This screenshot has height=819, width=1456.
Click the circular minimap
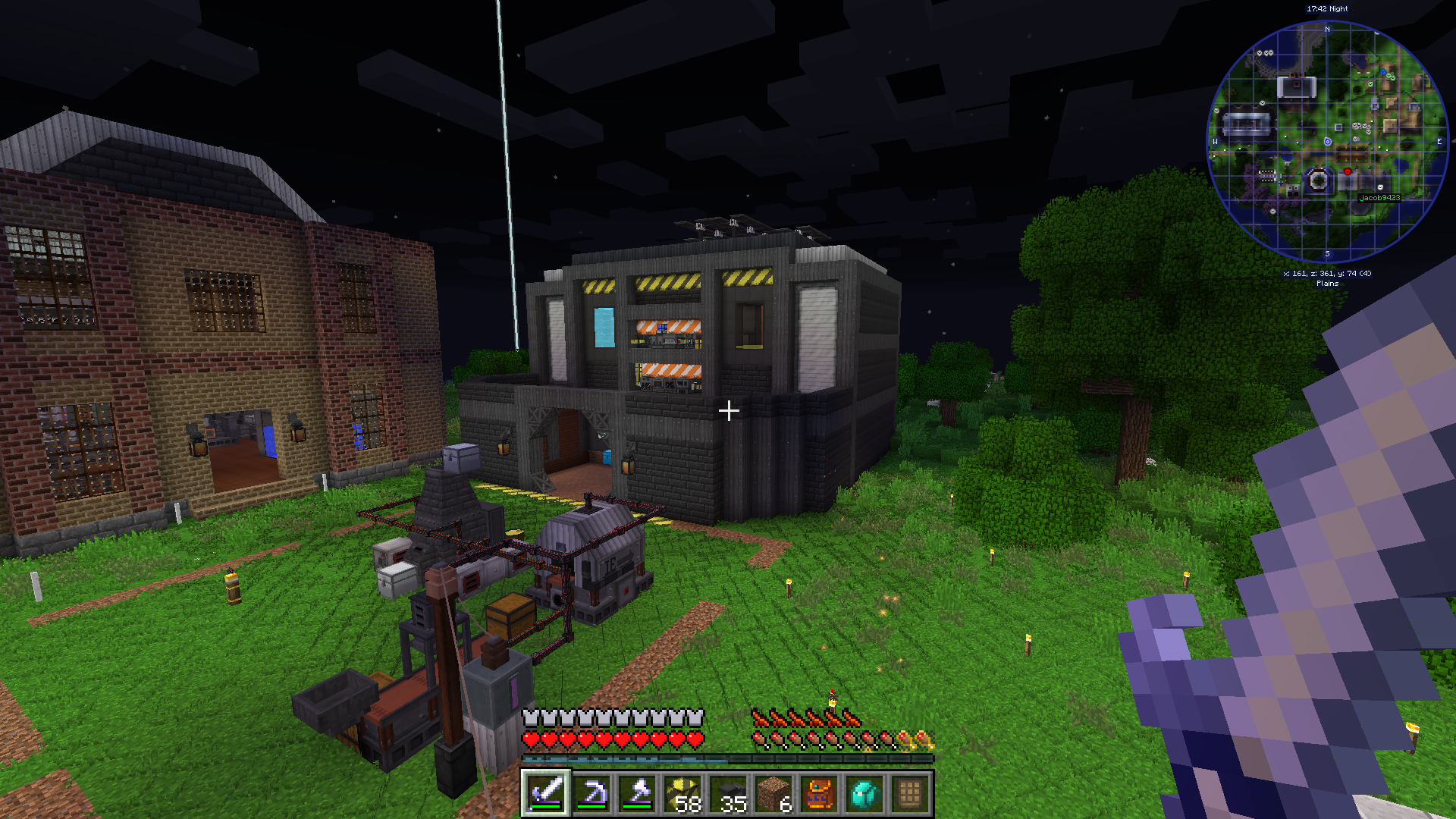tap(1327, 142)
